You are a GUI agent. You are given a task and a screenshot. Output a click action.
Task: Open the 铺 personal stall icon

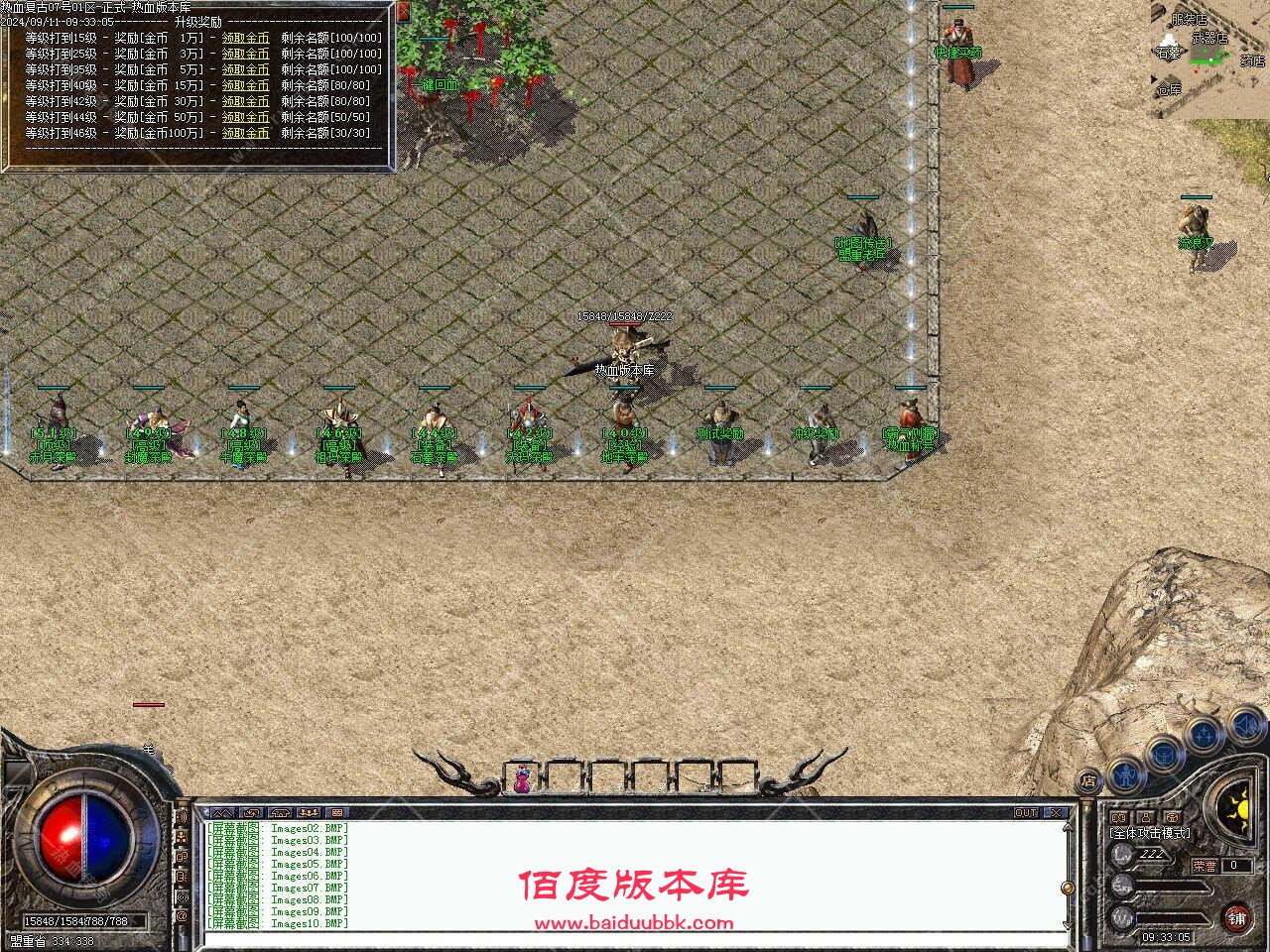[1235, 917]
